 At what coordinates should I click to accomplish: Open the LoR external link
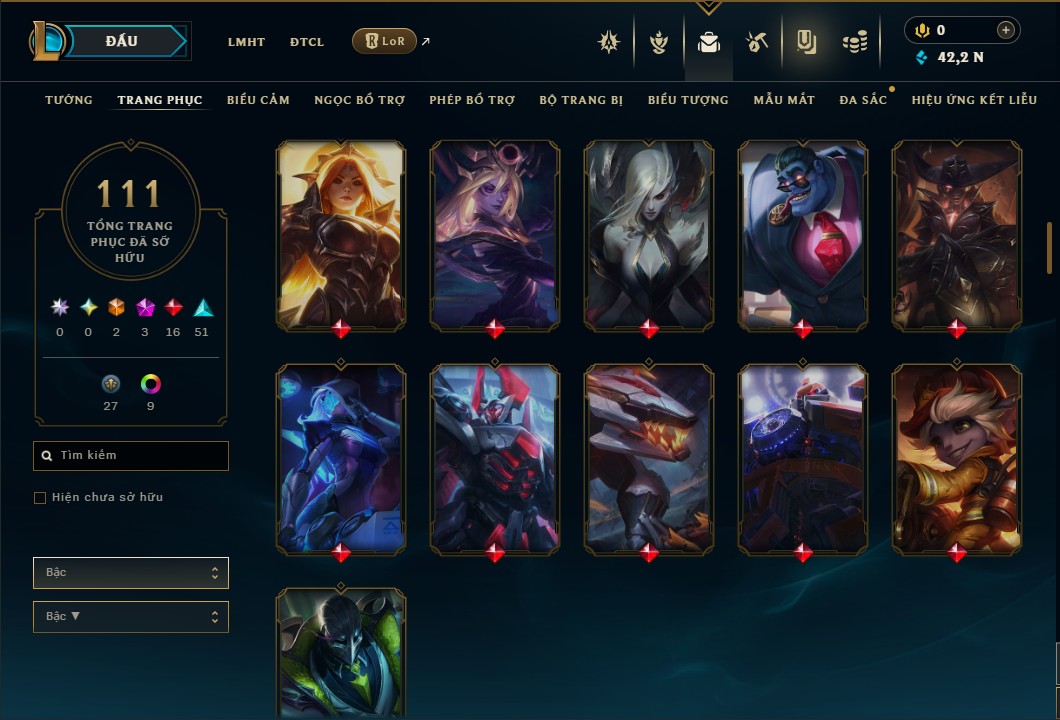coord(385,41)
